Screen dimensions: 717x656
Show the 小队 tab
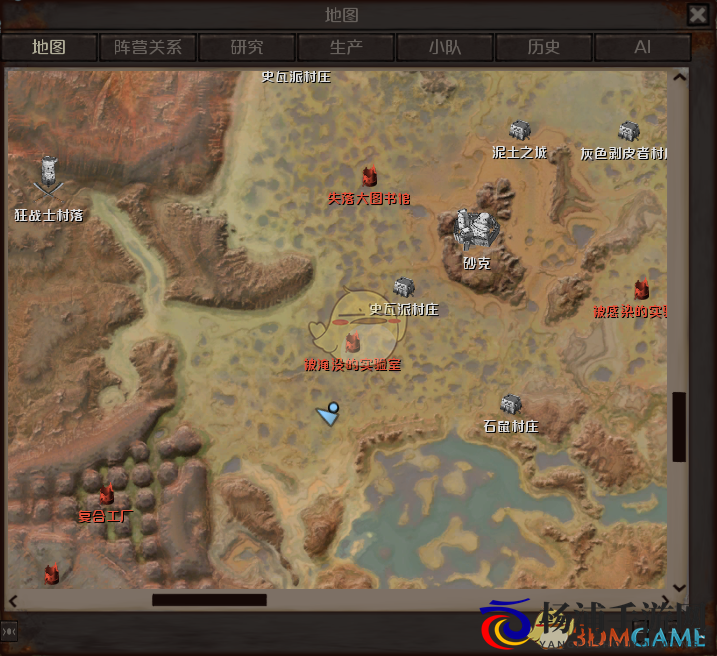coord(445,47)
